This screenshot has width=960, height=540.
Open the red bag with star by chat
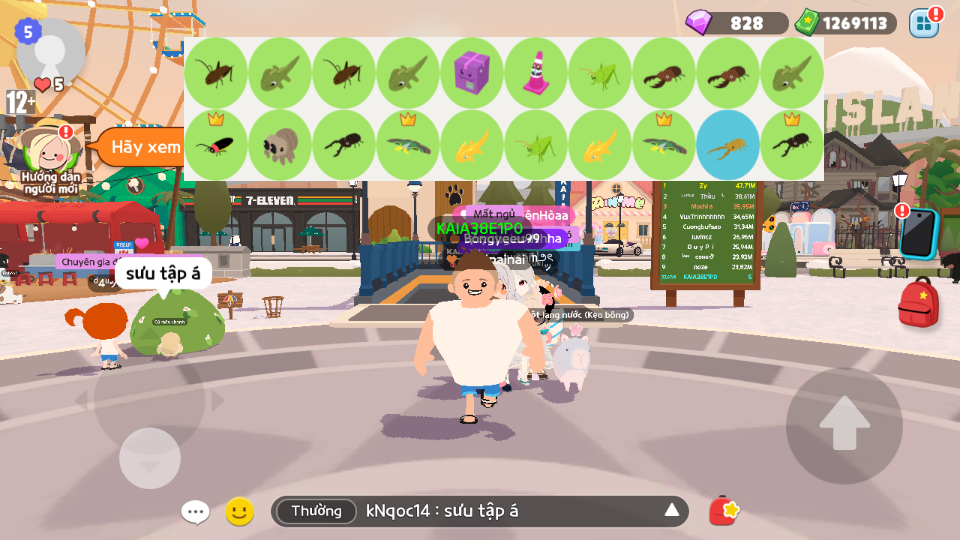click(724, 511)
